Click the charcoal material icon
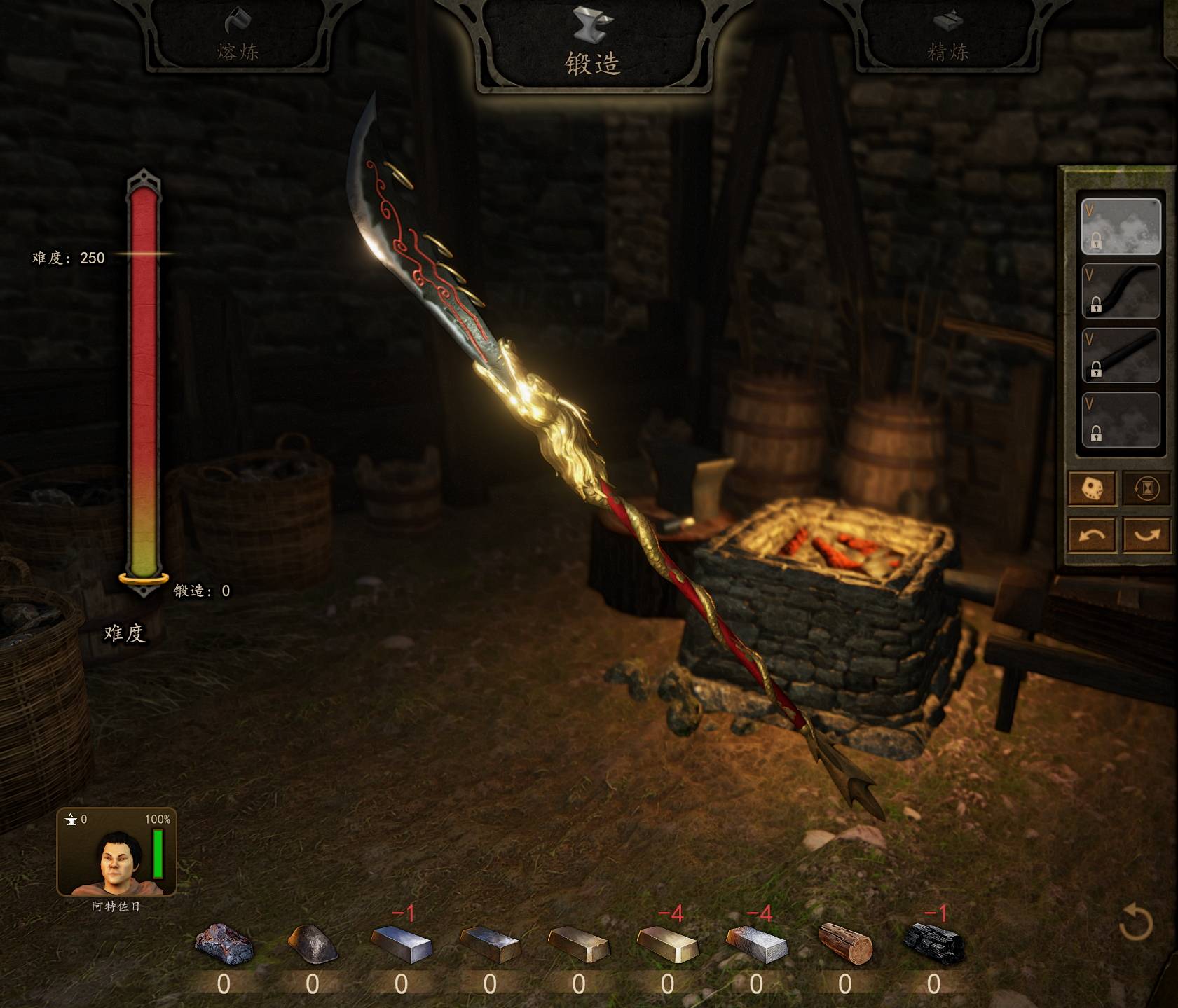The width and height of the screenshot is (1178, 1008). pos(934,942)
